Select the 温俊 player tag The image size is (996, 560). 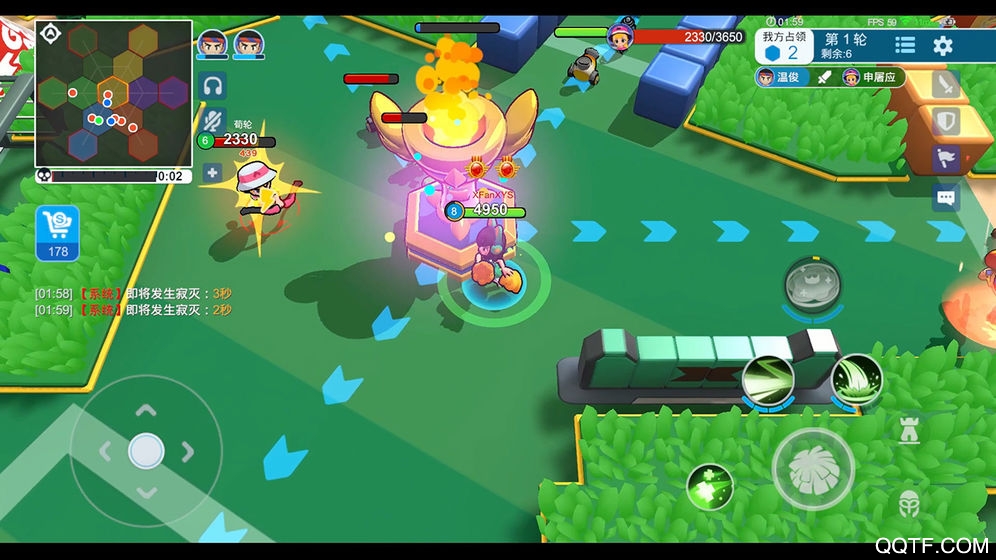(x=779, y=77)
